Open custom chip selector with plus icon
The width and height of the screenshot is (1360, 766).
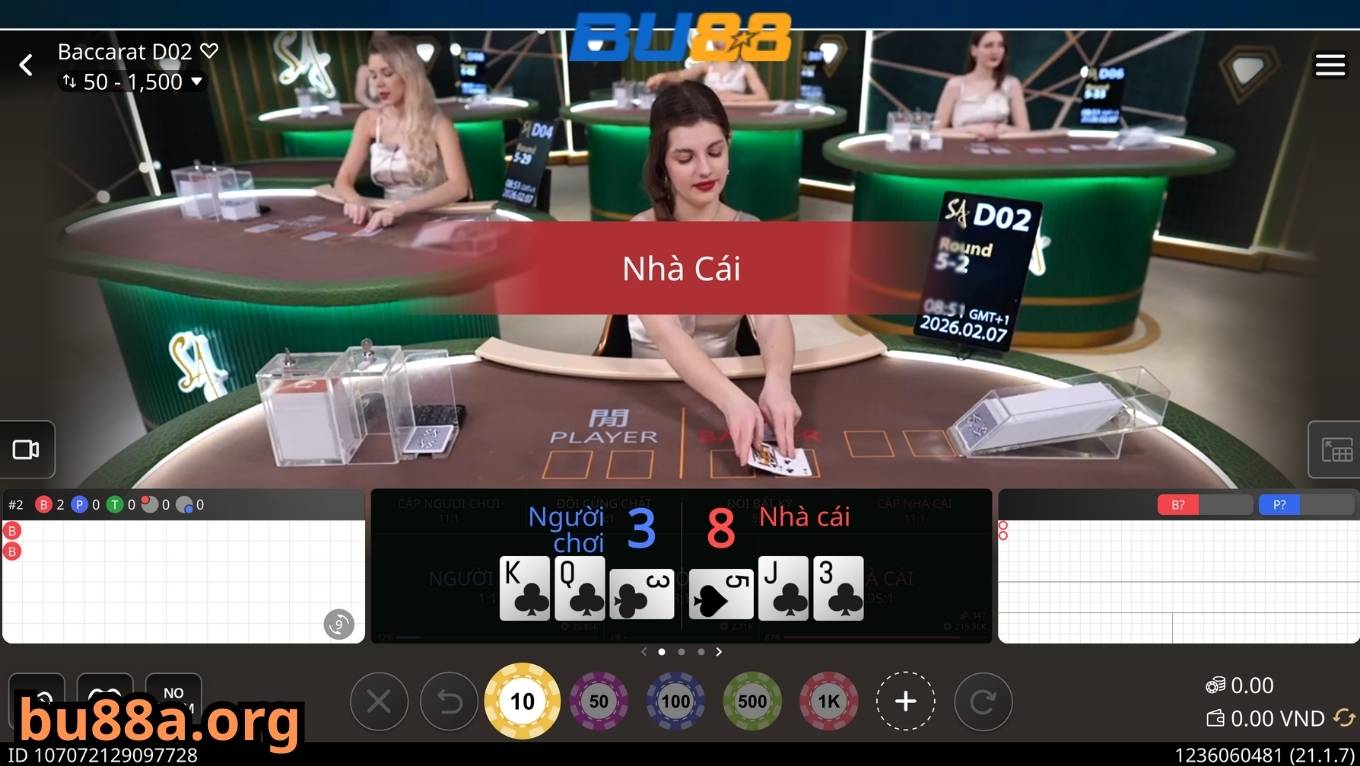pos(906,701)
